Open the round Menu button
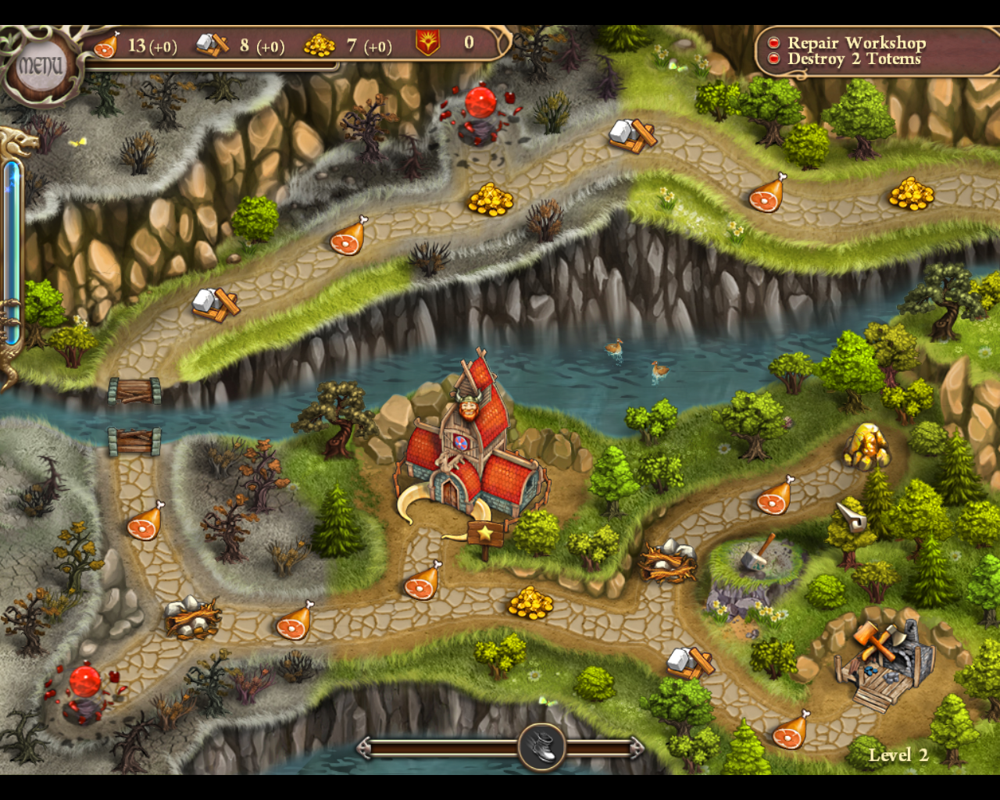The image size is (1000, 800). [40, 67]
